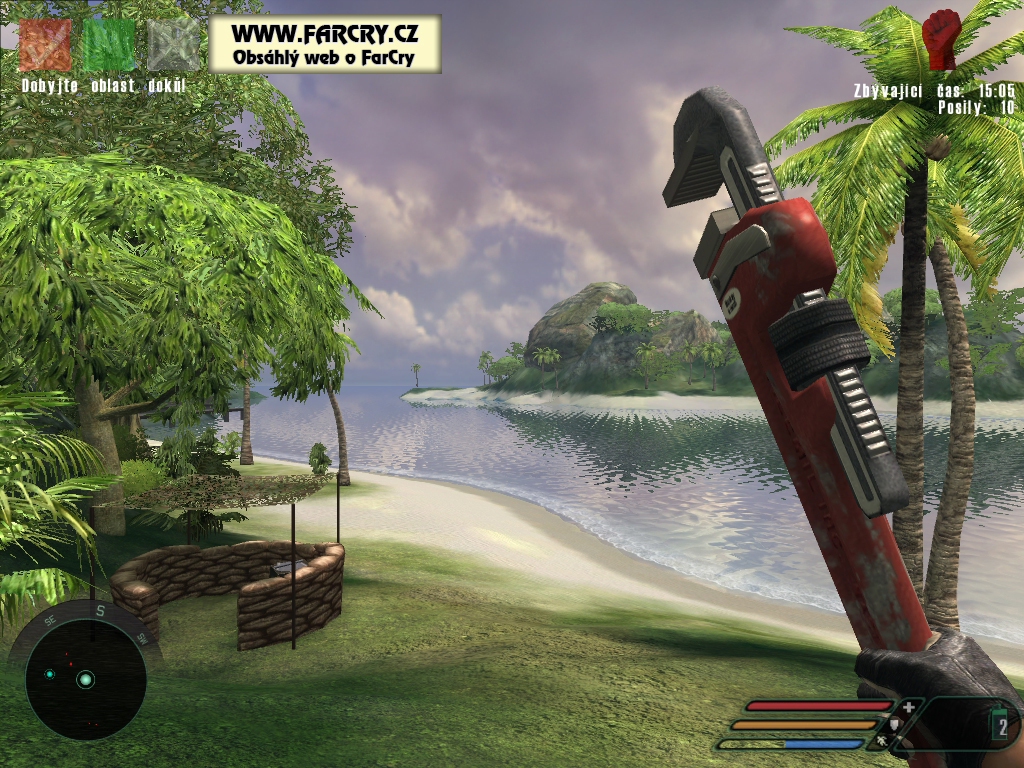Click the white health cross icon
1024x768 pixels.
coord(908,707)
